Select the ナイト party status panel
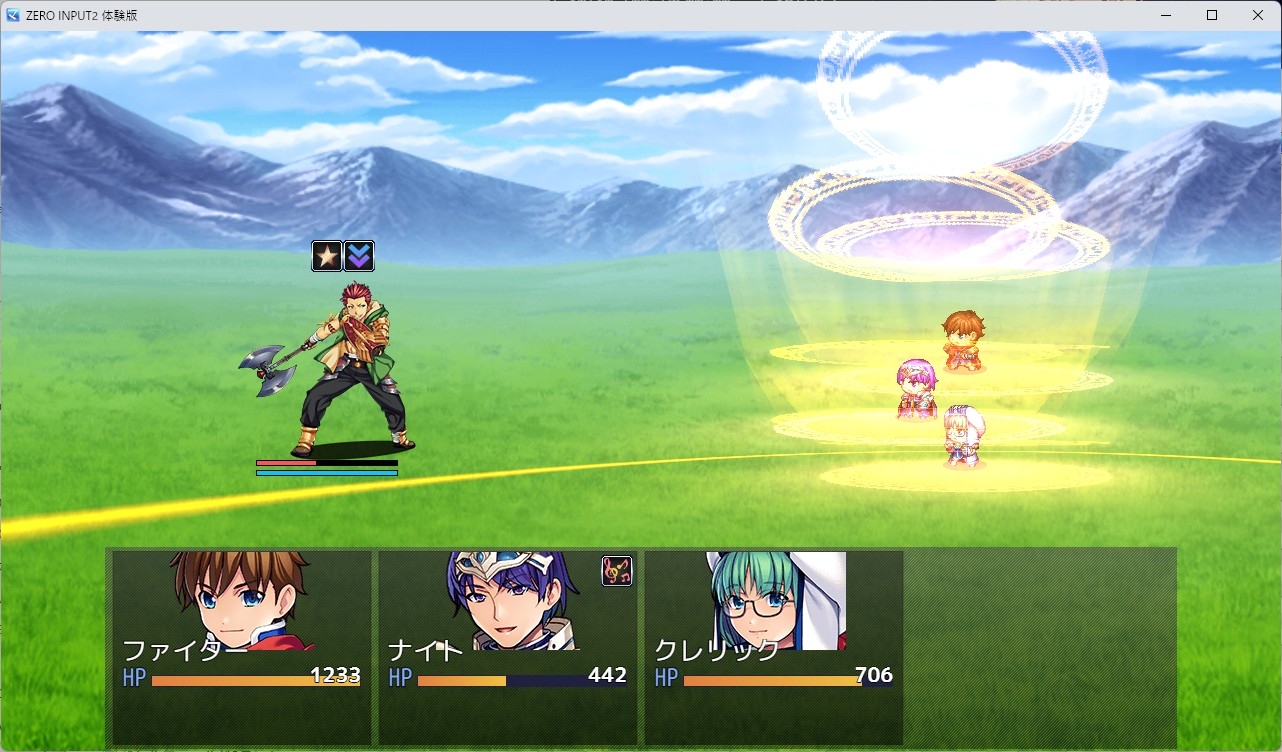This screenshot has height=752, width=1282. click(x=507, y=646)
